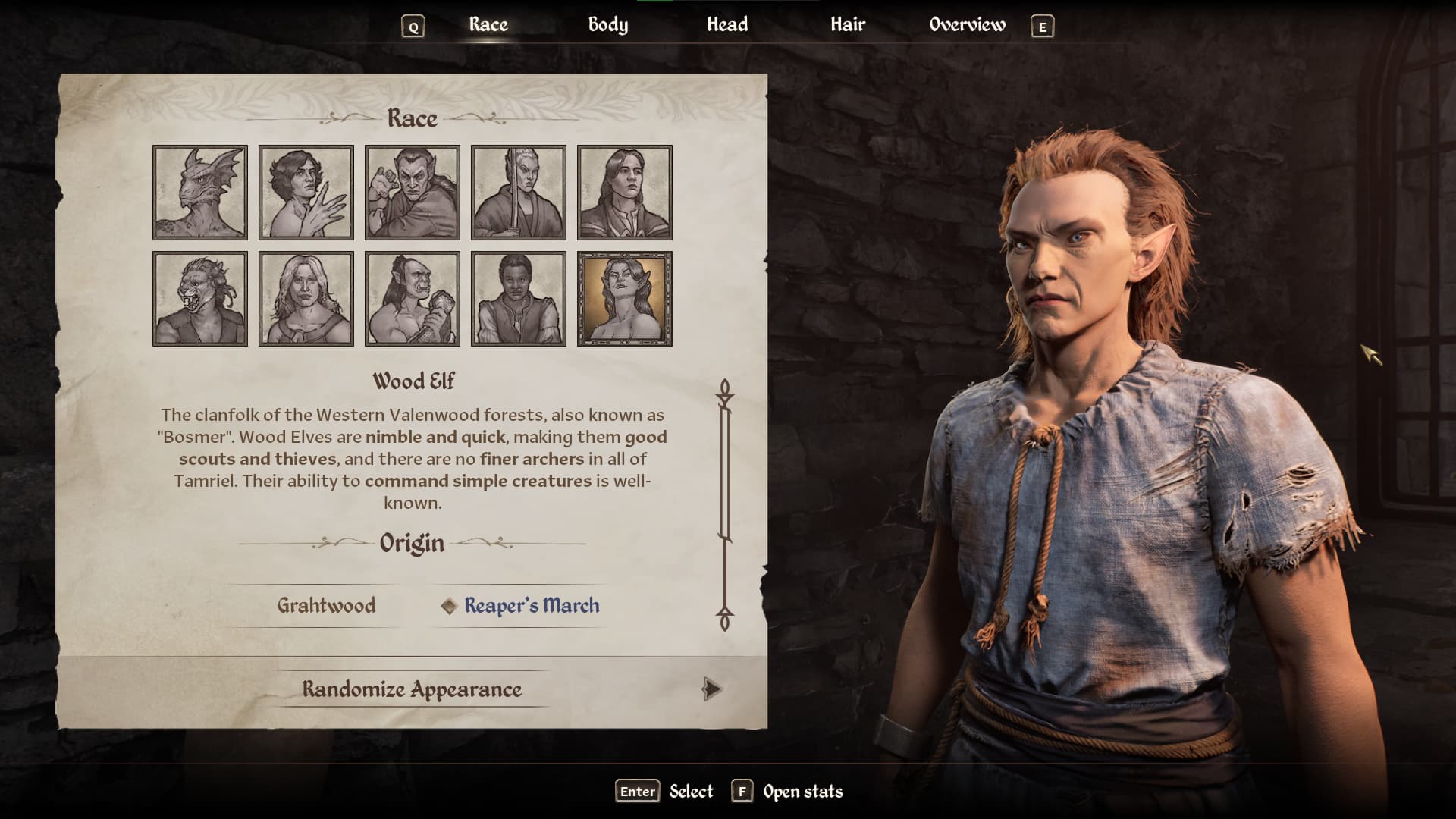1456x819 pixels.
Task: Go to the Hair tab
Action: click(847, 25)
